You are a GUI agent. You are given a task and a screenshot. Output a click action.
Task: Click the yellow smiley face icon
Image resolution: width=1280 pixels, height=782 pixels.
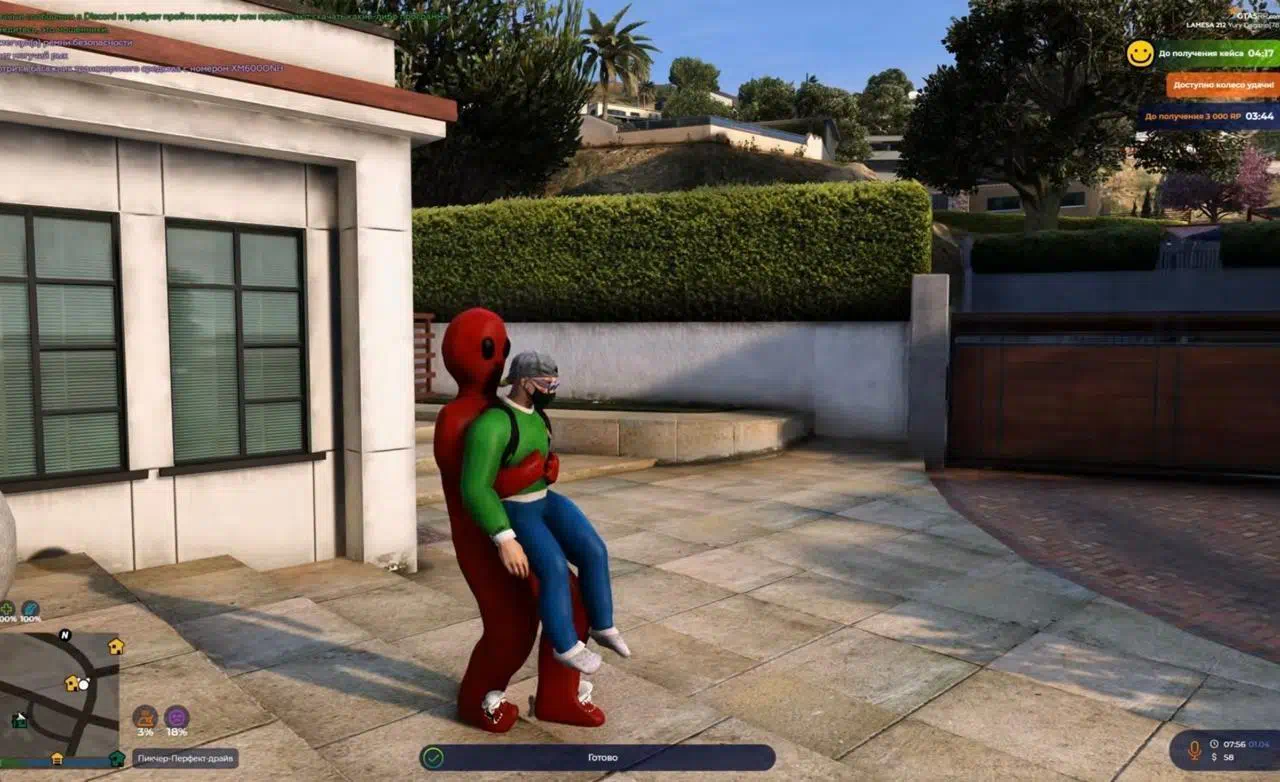click(x=1140, y=54)
